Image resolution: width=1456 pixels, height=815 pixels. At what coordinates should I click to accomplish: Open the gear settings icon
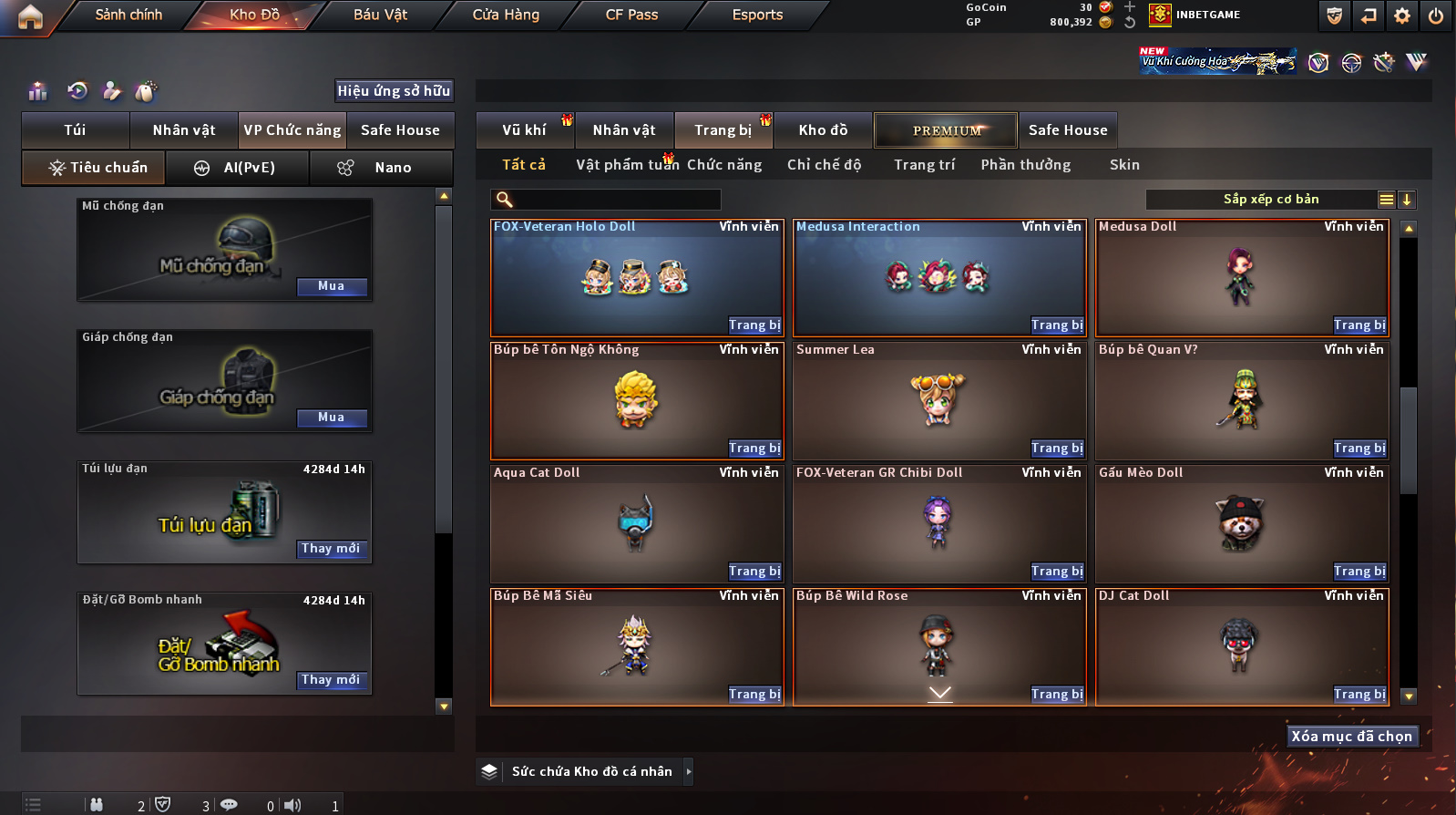(x=1402, y=15)
